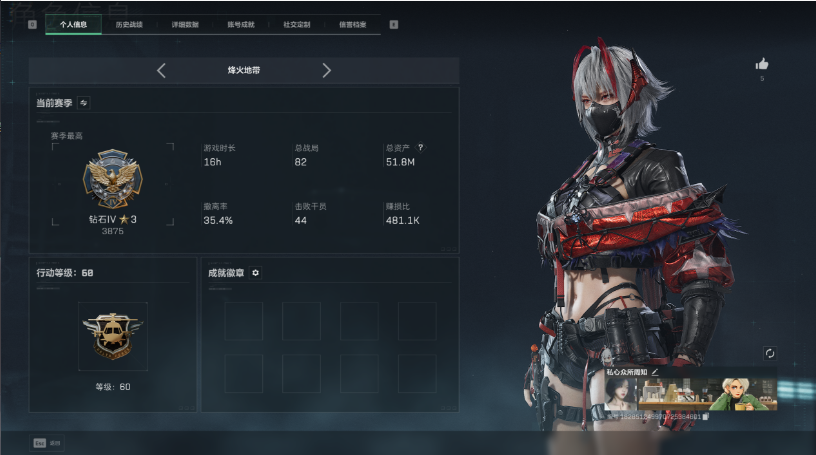The height and width of the screenshot is (455, 816).
Task: Go to the 社交定制 tab
Action: pos(297,22)
